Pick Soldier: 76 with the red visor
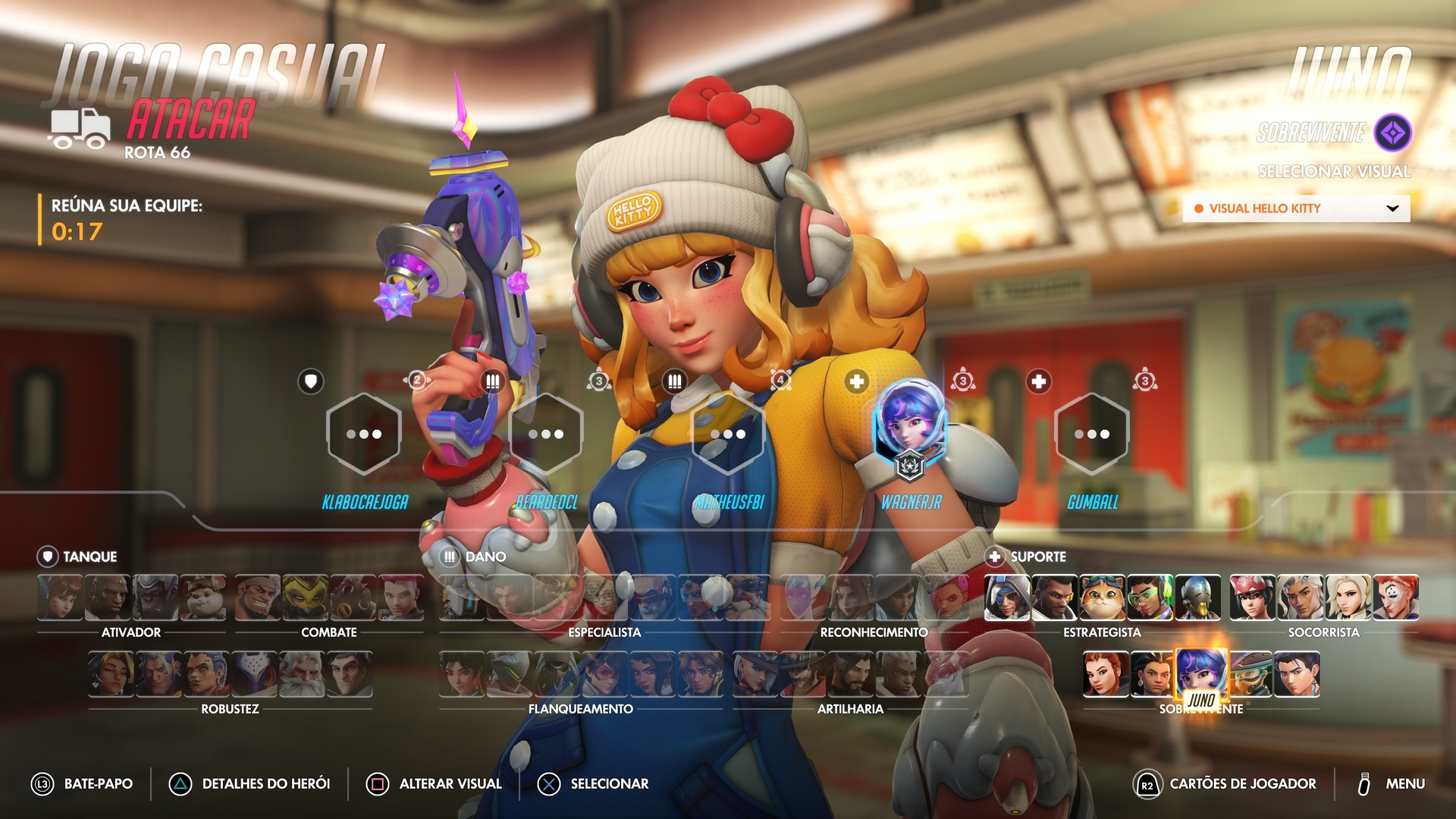1456x819 pixels. point(652,598)
